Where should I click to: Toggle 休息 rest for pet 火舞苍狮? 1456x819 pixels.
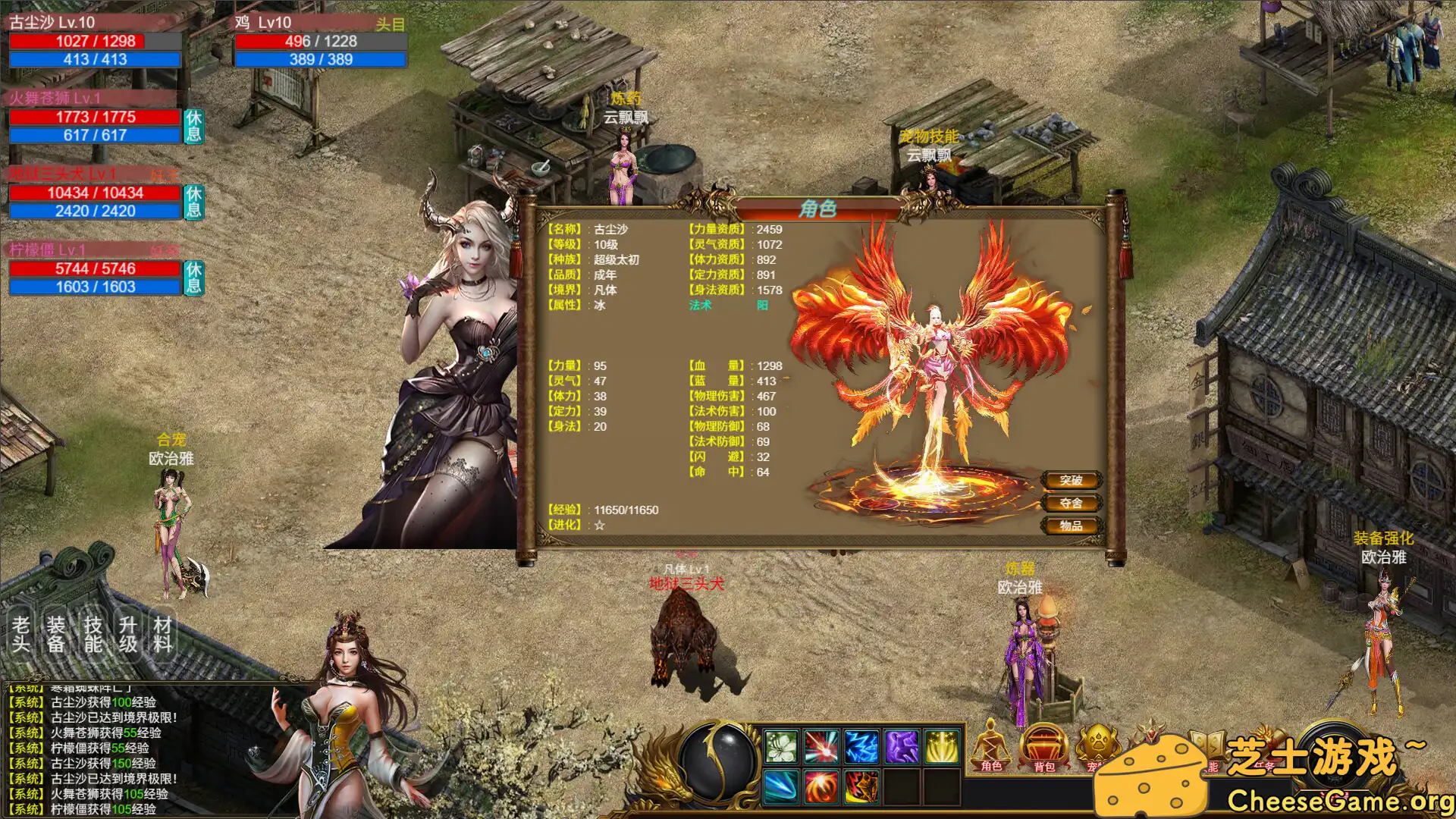(192, 126)
